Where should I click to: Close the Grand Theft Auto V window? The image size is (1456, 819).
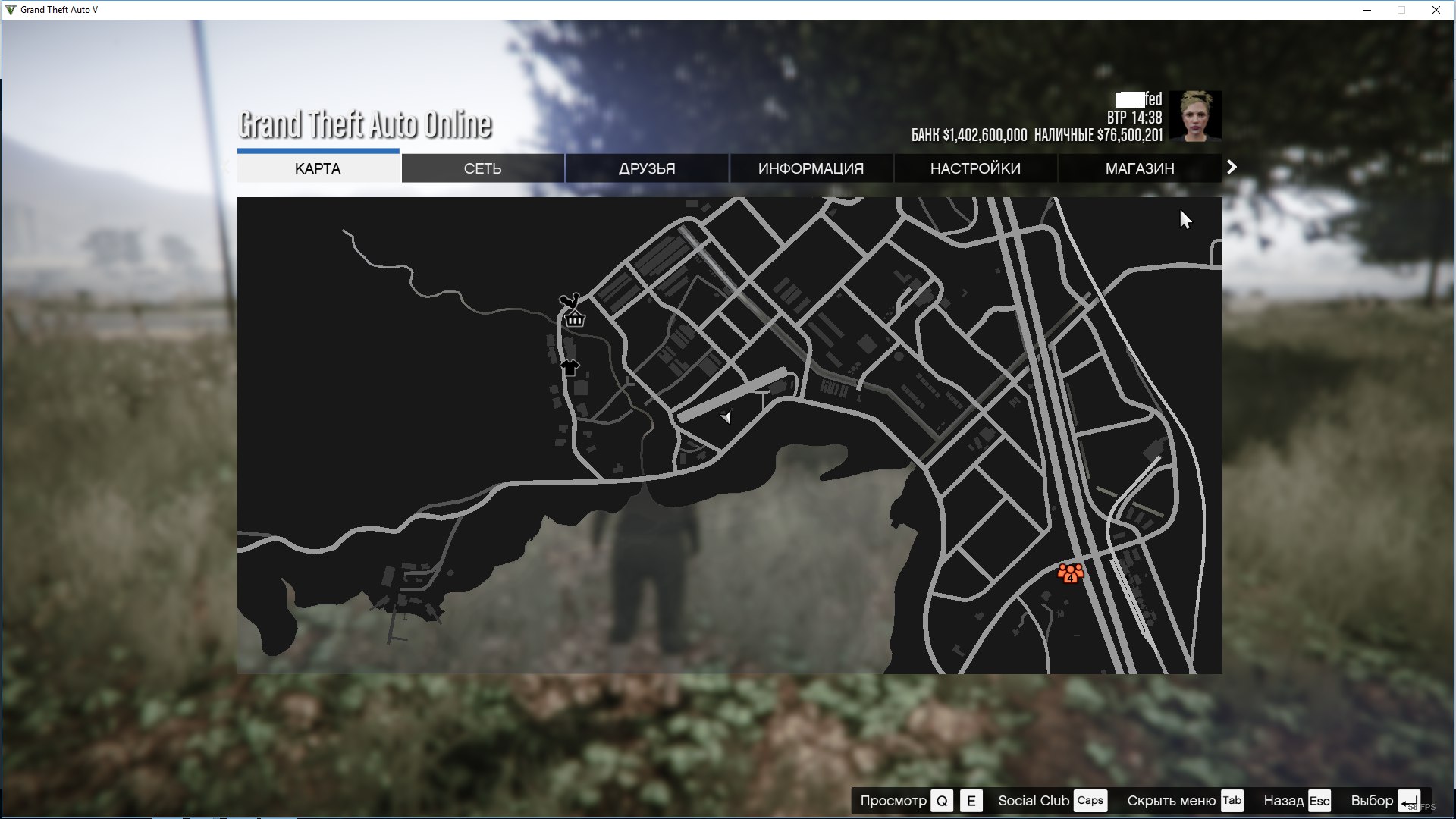[1436, 10]
